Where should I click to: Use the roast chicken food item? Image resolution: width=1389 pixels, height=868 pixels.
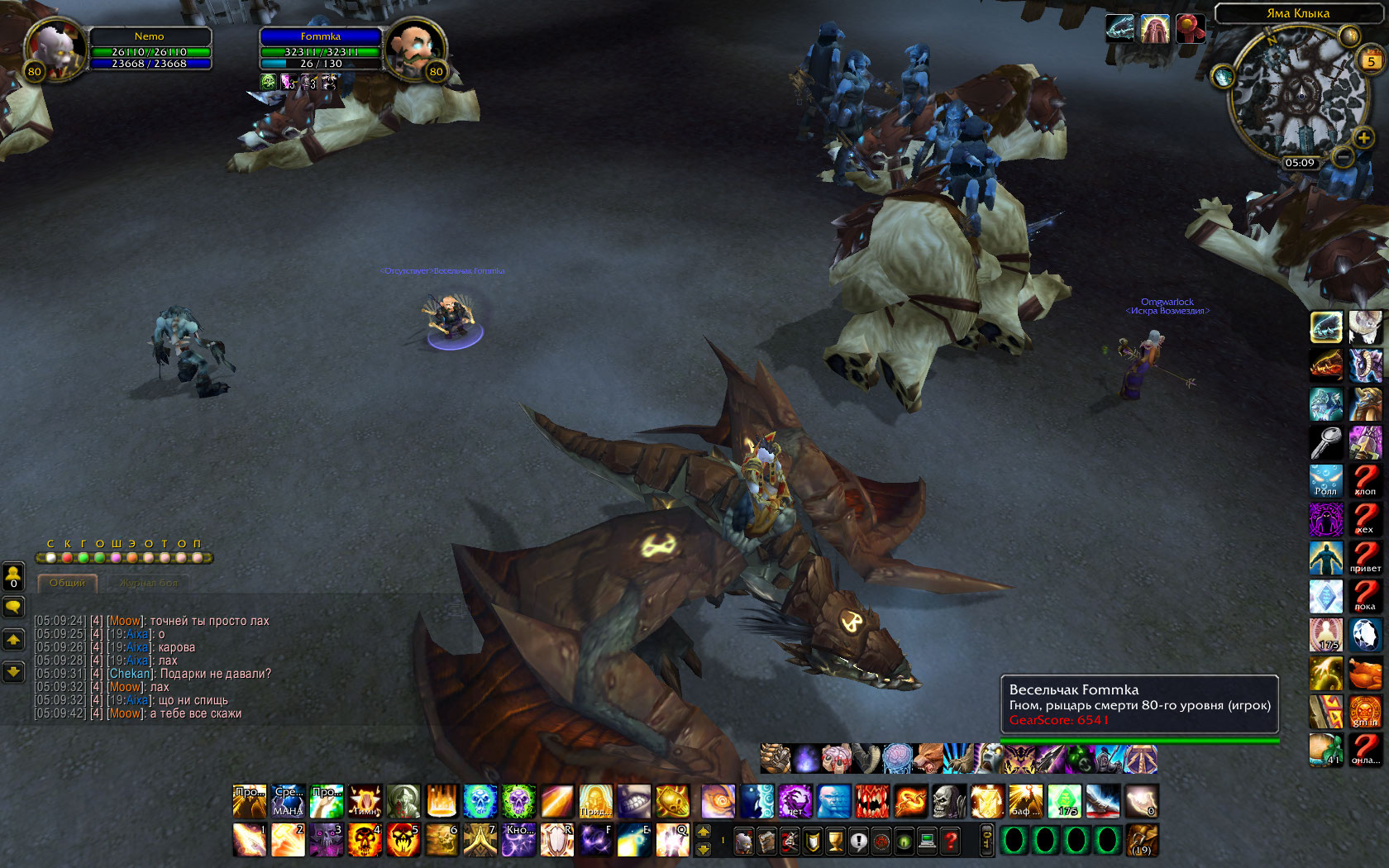click(1365, 673)
